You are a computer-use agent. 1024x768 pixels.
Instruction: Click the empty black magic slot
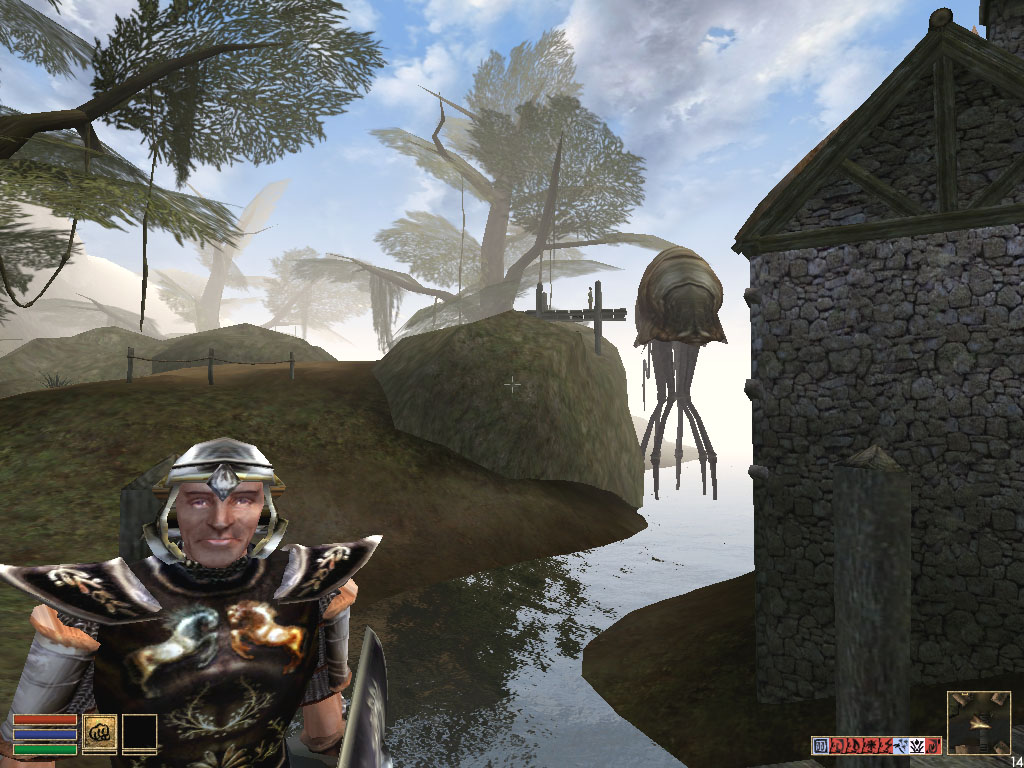pos(139,733)
